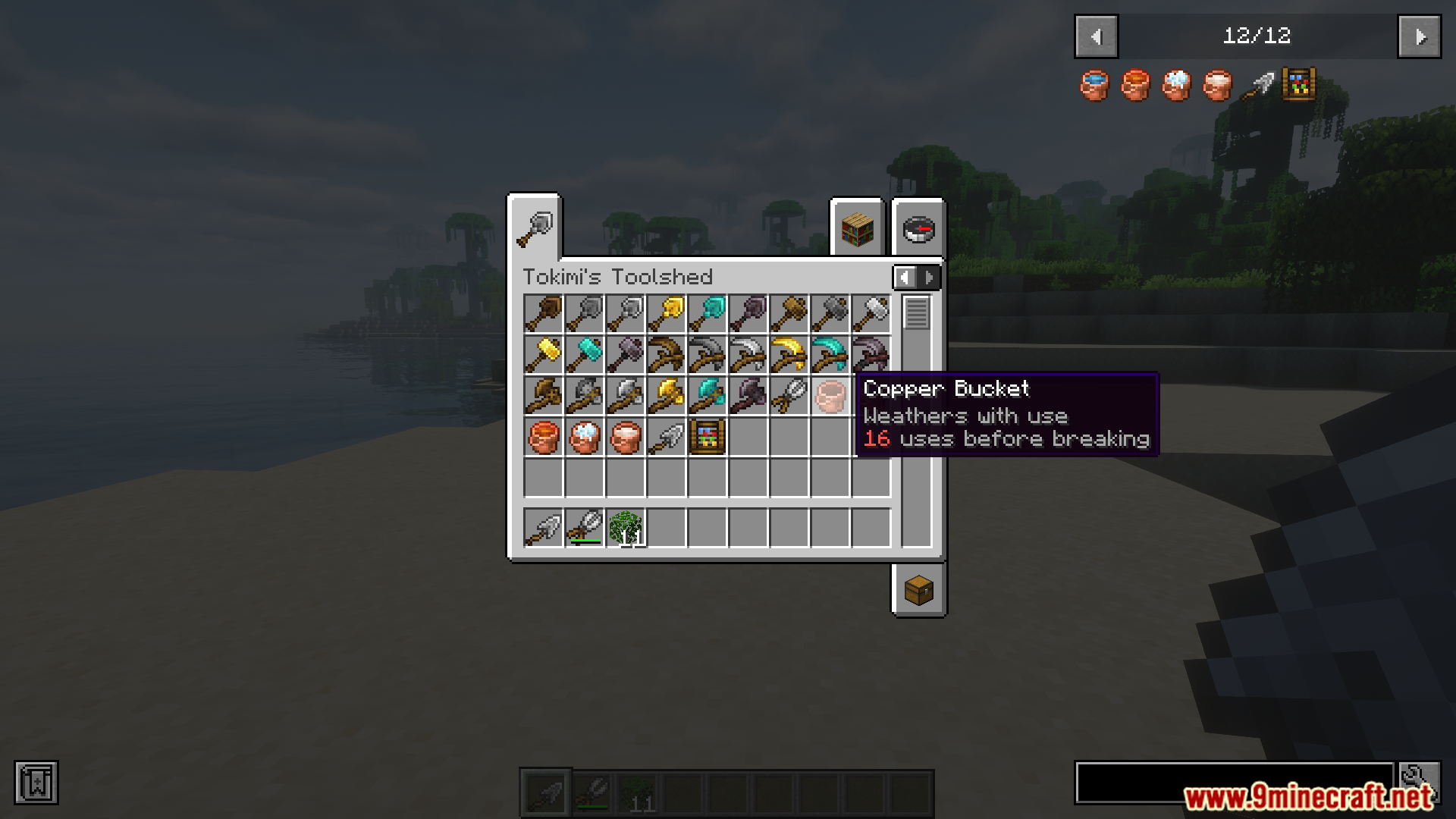Select the Diamond Shovel in the item grid
This screenshot has width=1456, height=819.
[x=707, y=314]
